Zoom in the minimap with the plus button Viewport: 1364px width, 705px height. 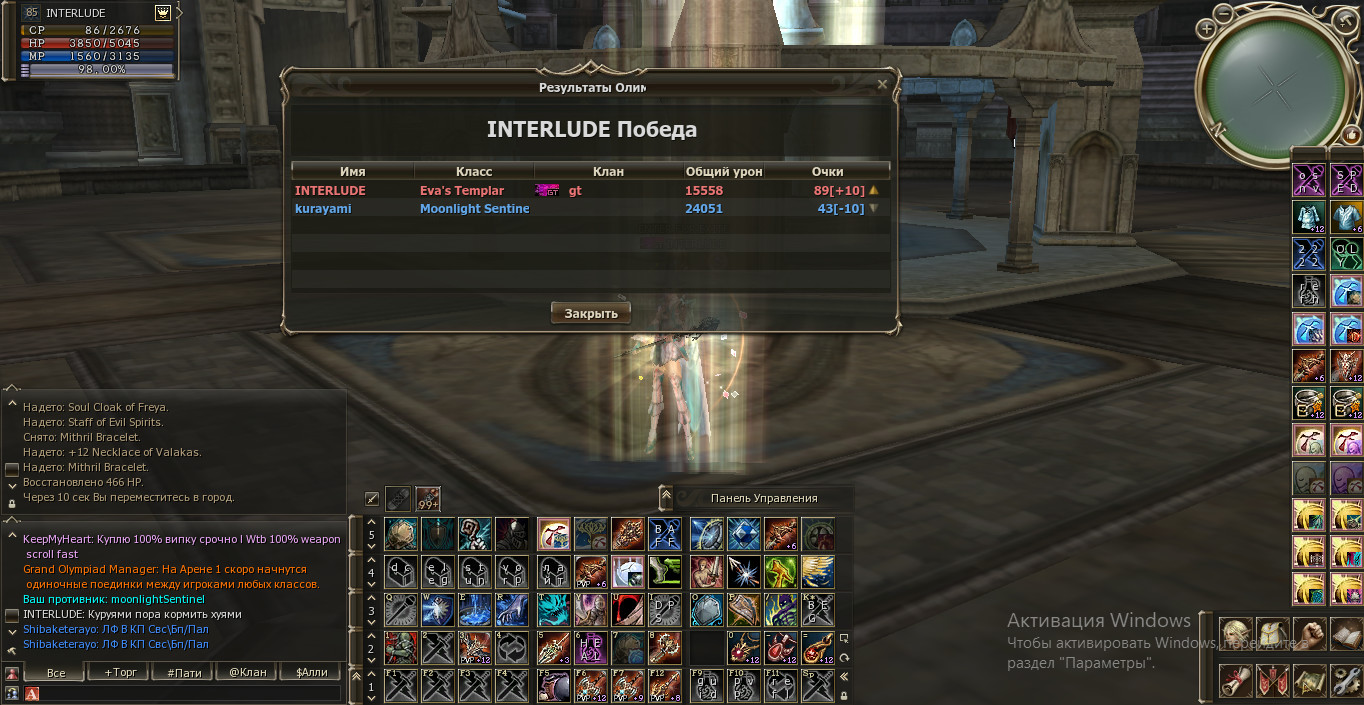tap(1207, 29)
